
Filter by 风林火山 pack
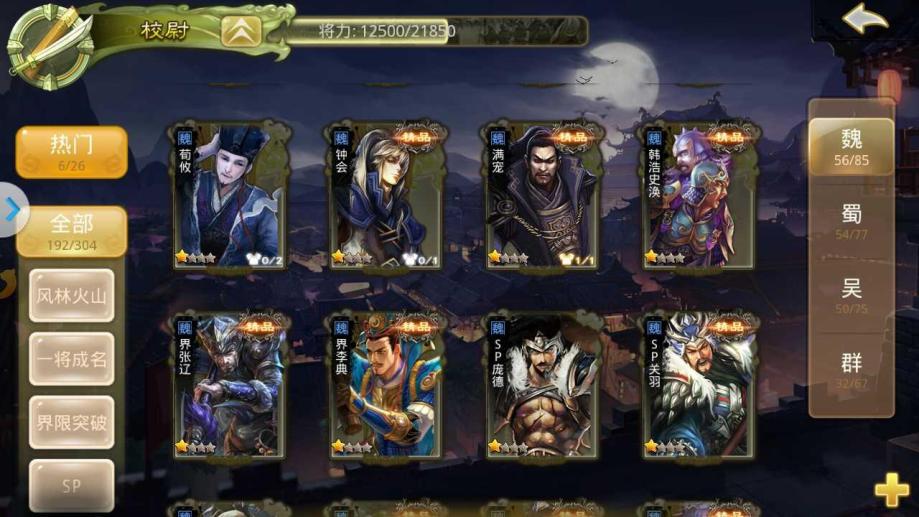[71, 296]
